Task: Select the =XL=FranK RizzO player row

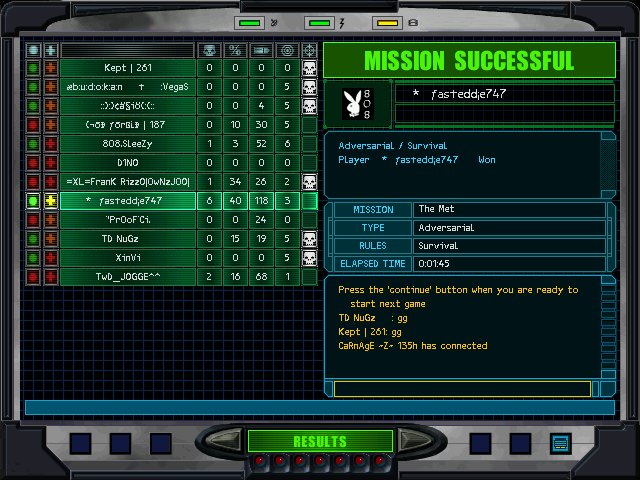Action: pyautogui.click(x=128, y=181)
